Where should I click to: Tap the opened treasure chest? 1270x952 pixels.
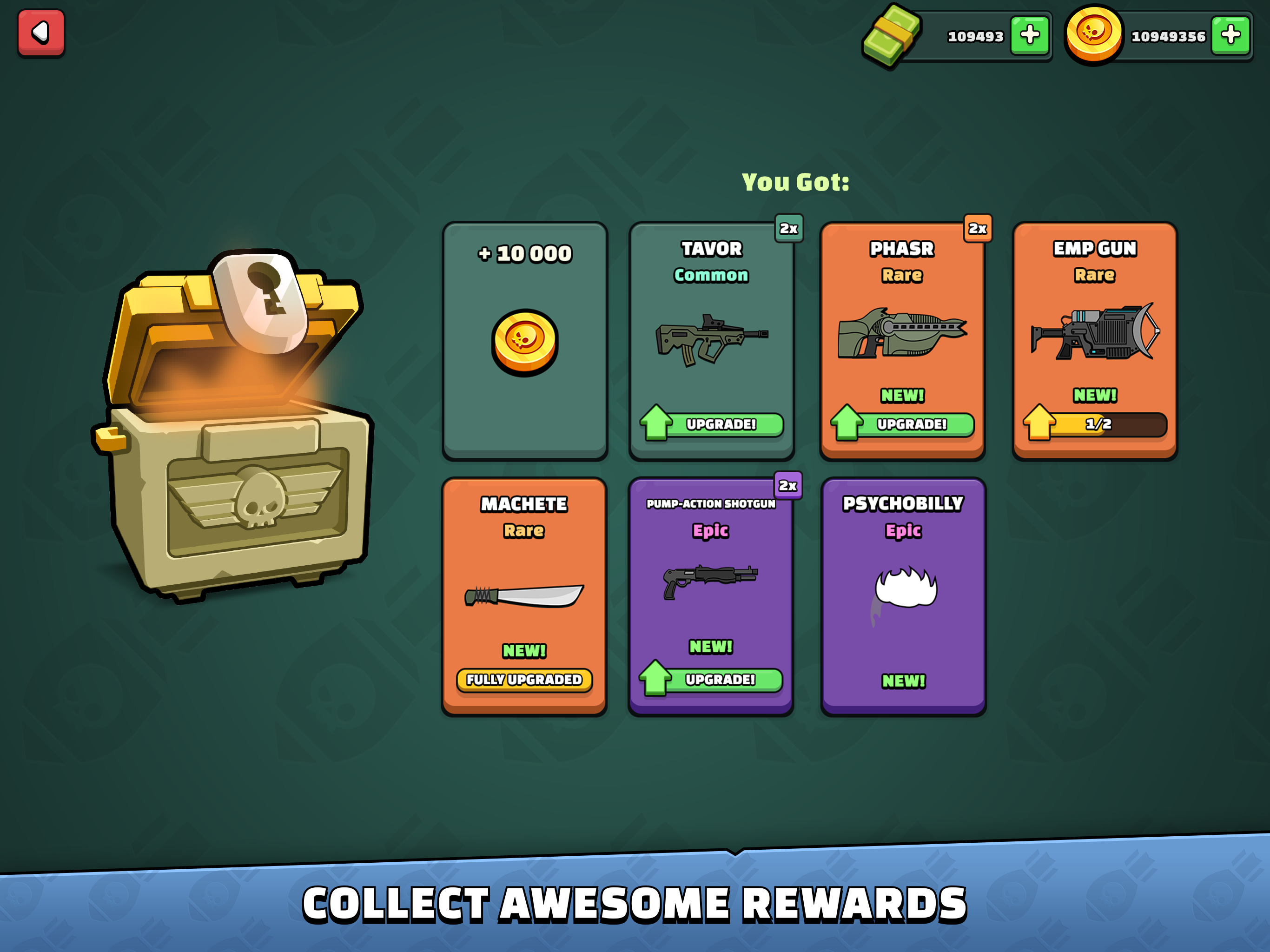(235, 436)
